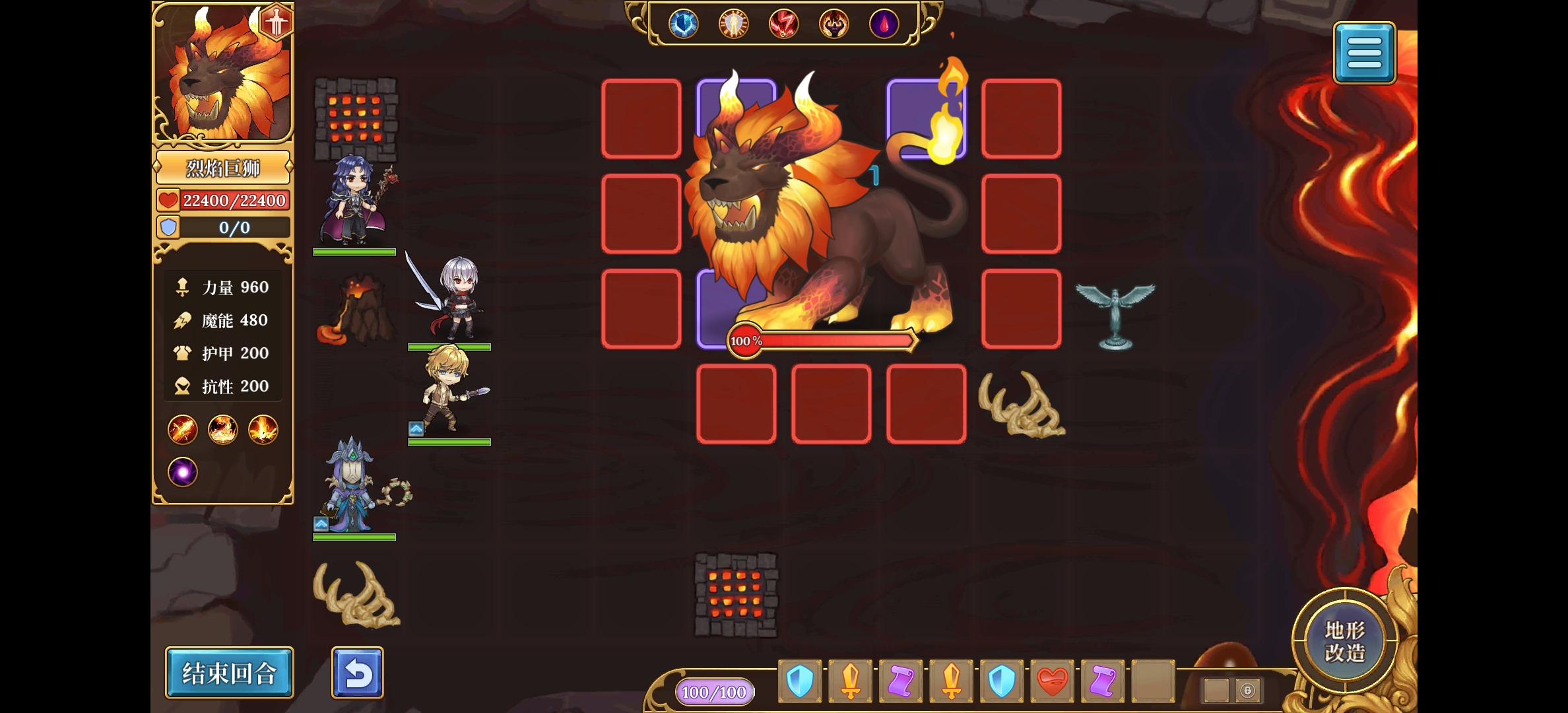
Task: Select the red heart card in tray
Action: click(1052, 681)
